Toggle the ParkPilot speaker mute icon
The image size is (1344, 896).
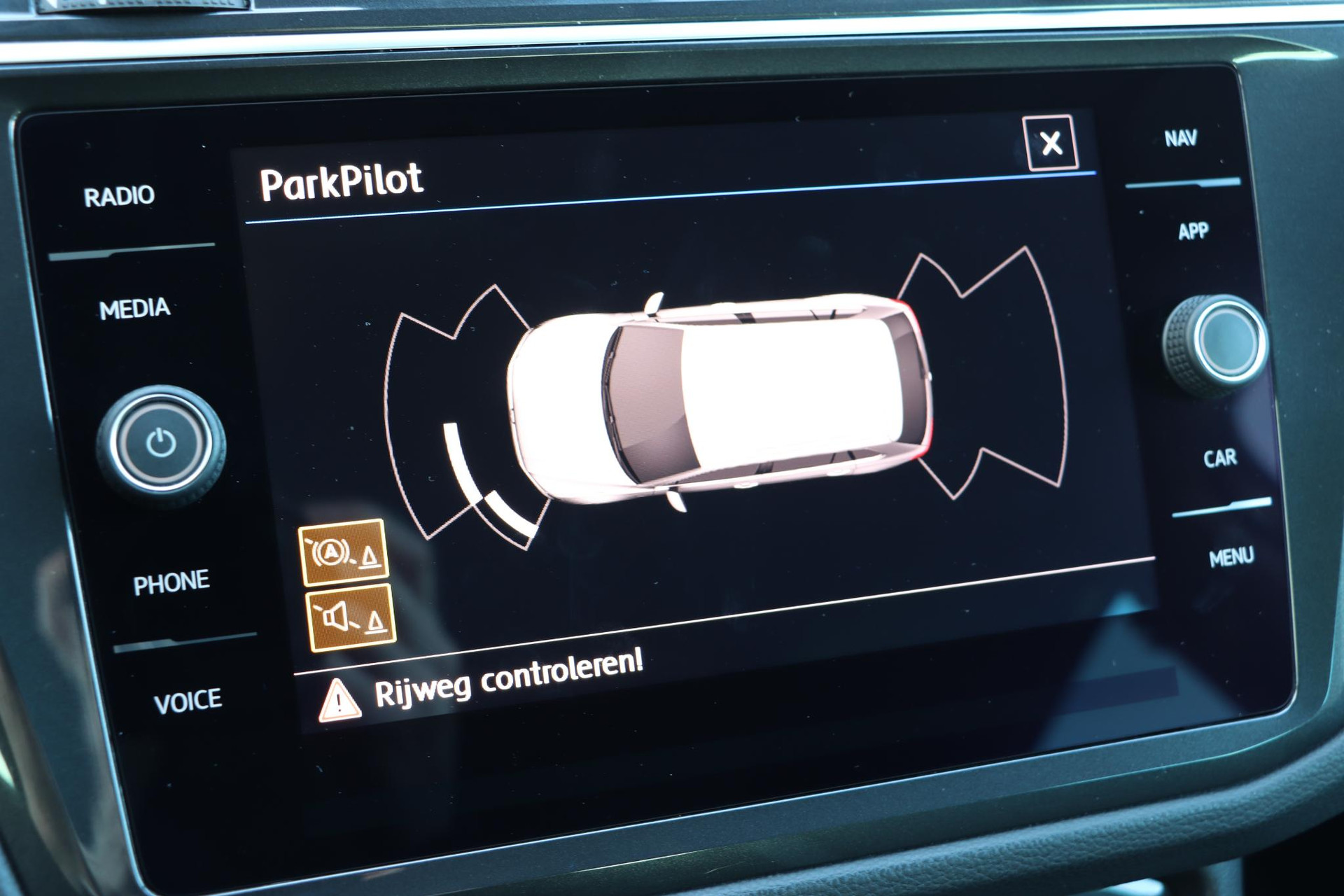351,618
